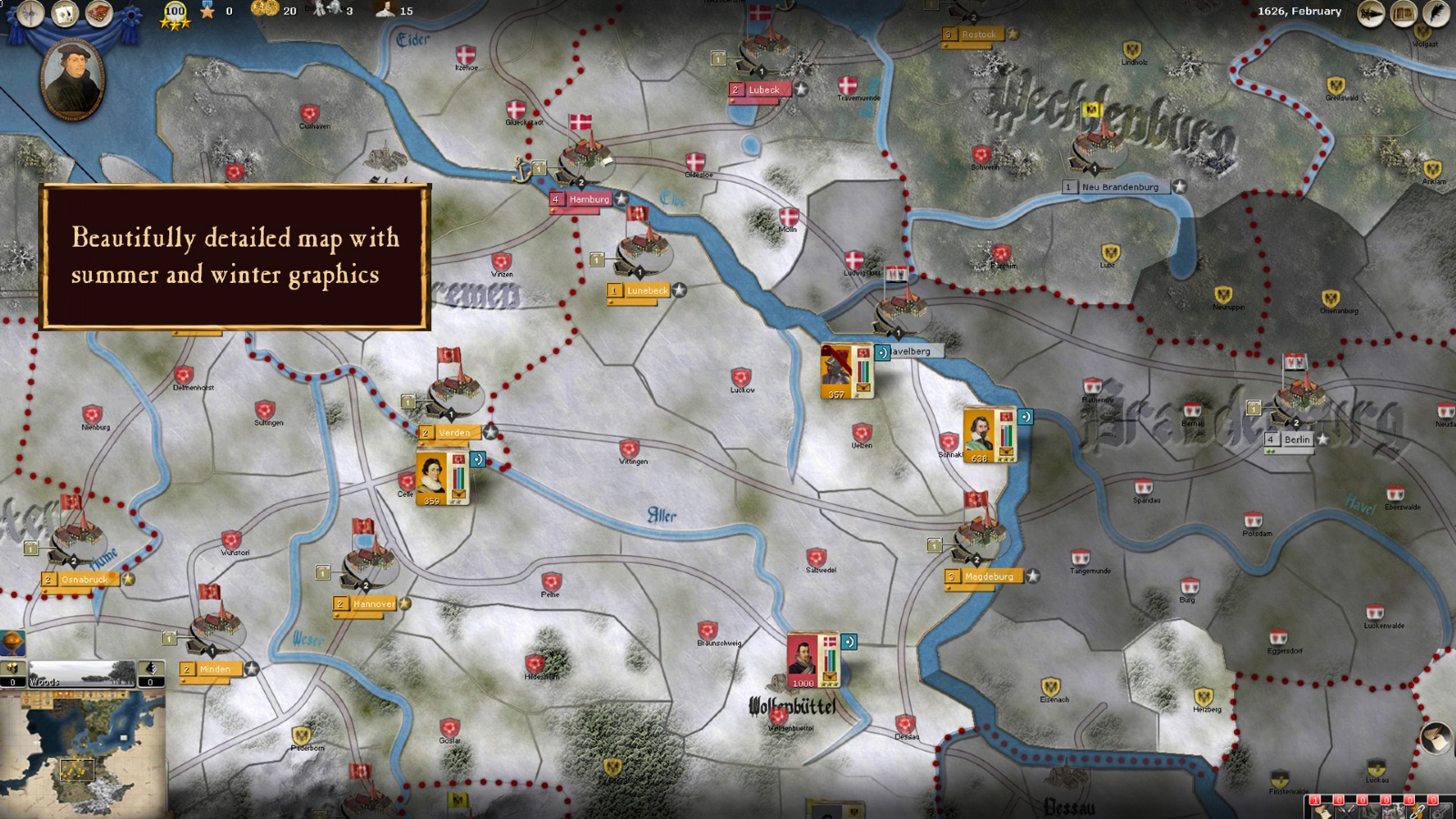Click the arrow action icon beside the ledger
Screen dimensions: 1456x819
point(1371,13)
